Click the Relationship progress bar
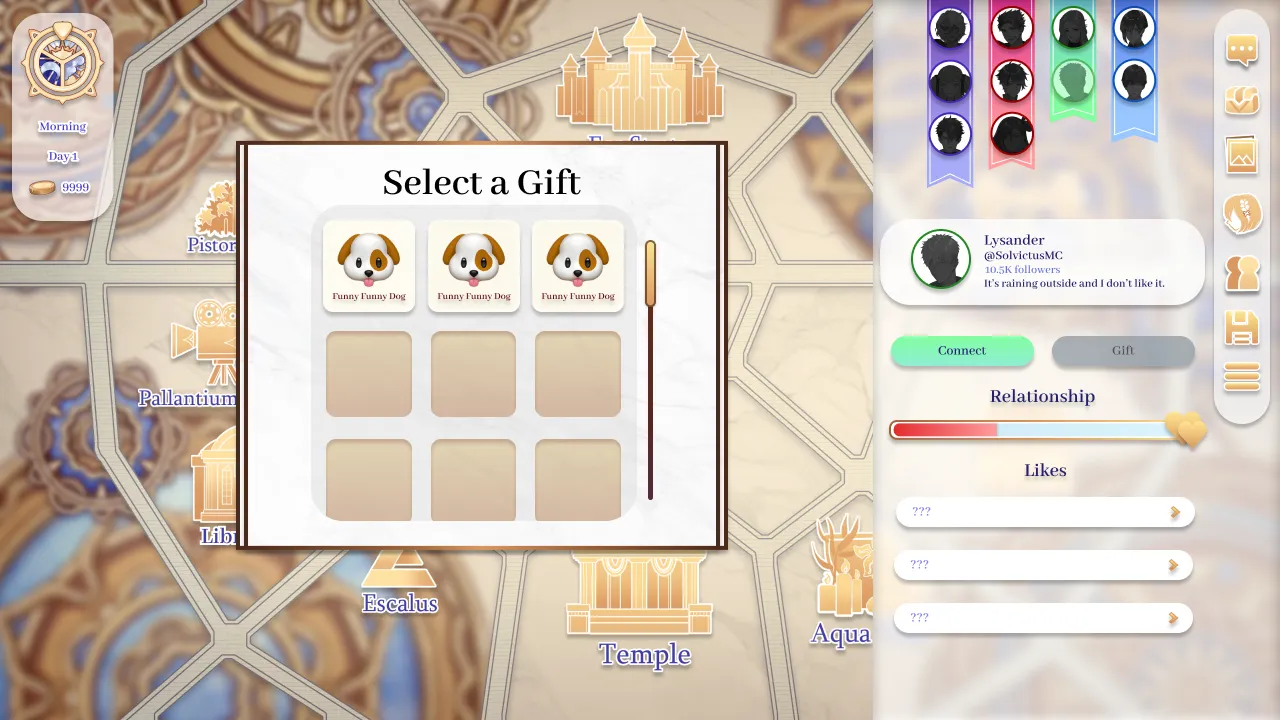 pyautogui.click(x=1030, y=430)
